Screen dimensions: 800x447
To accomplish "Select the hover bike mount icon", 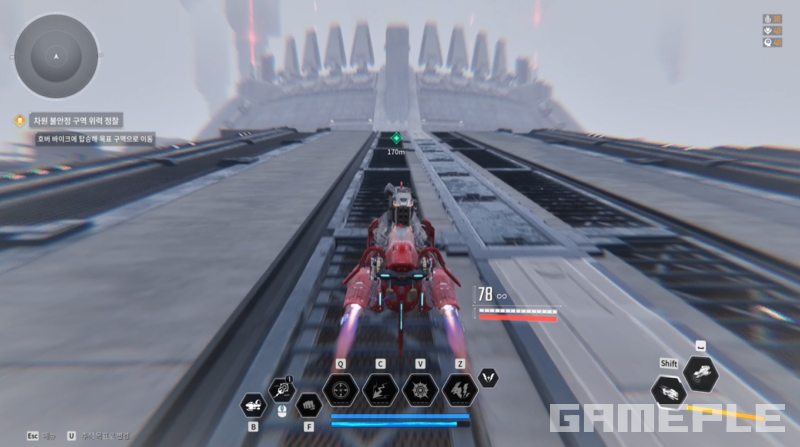I will point(253,405).
